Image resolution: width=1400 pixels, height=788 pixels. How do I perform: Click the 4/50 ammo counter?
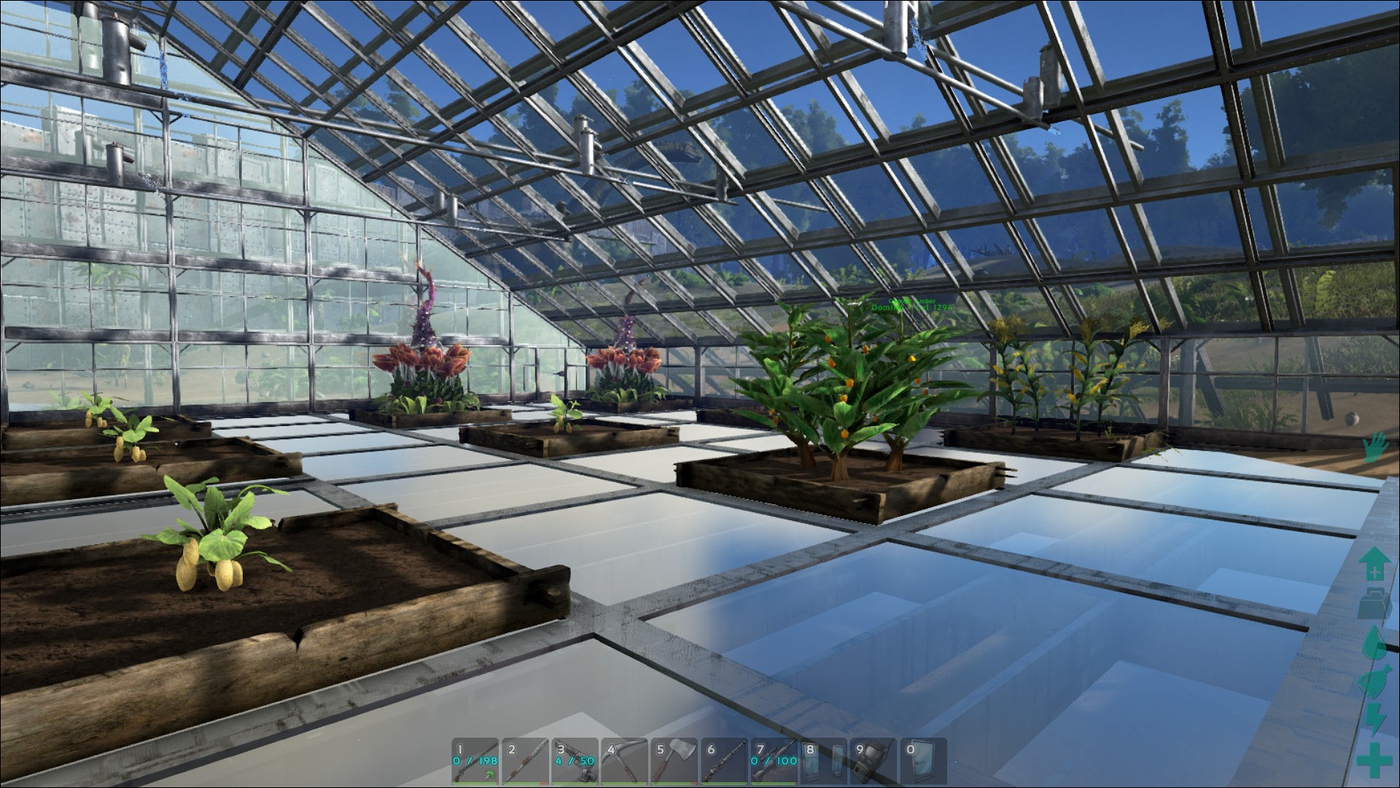577,762
